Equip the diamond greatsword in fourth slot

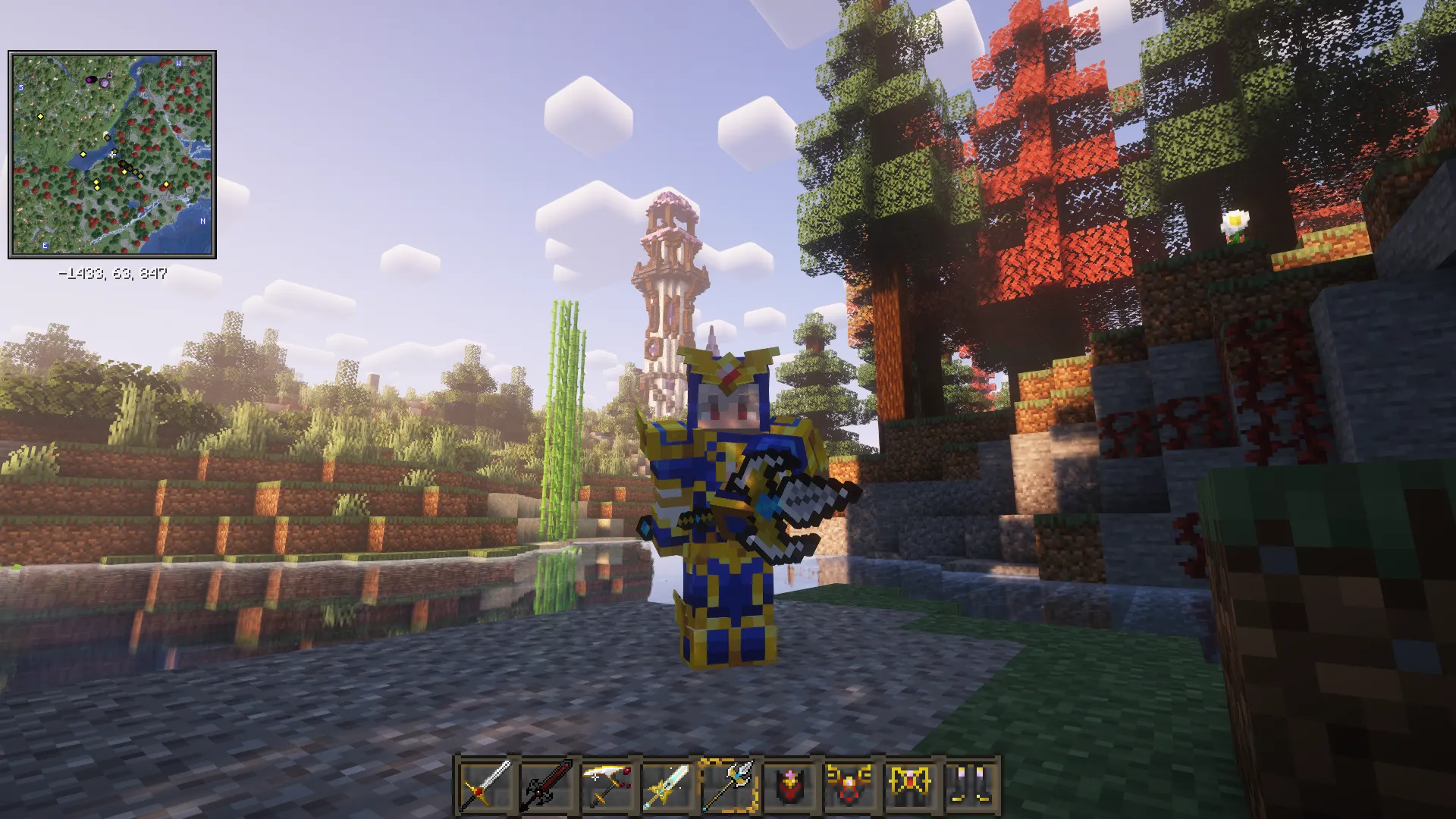click(x=671, y=783)
